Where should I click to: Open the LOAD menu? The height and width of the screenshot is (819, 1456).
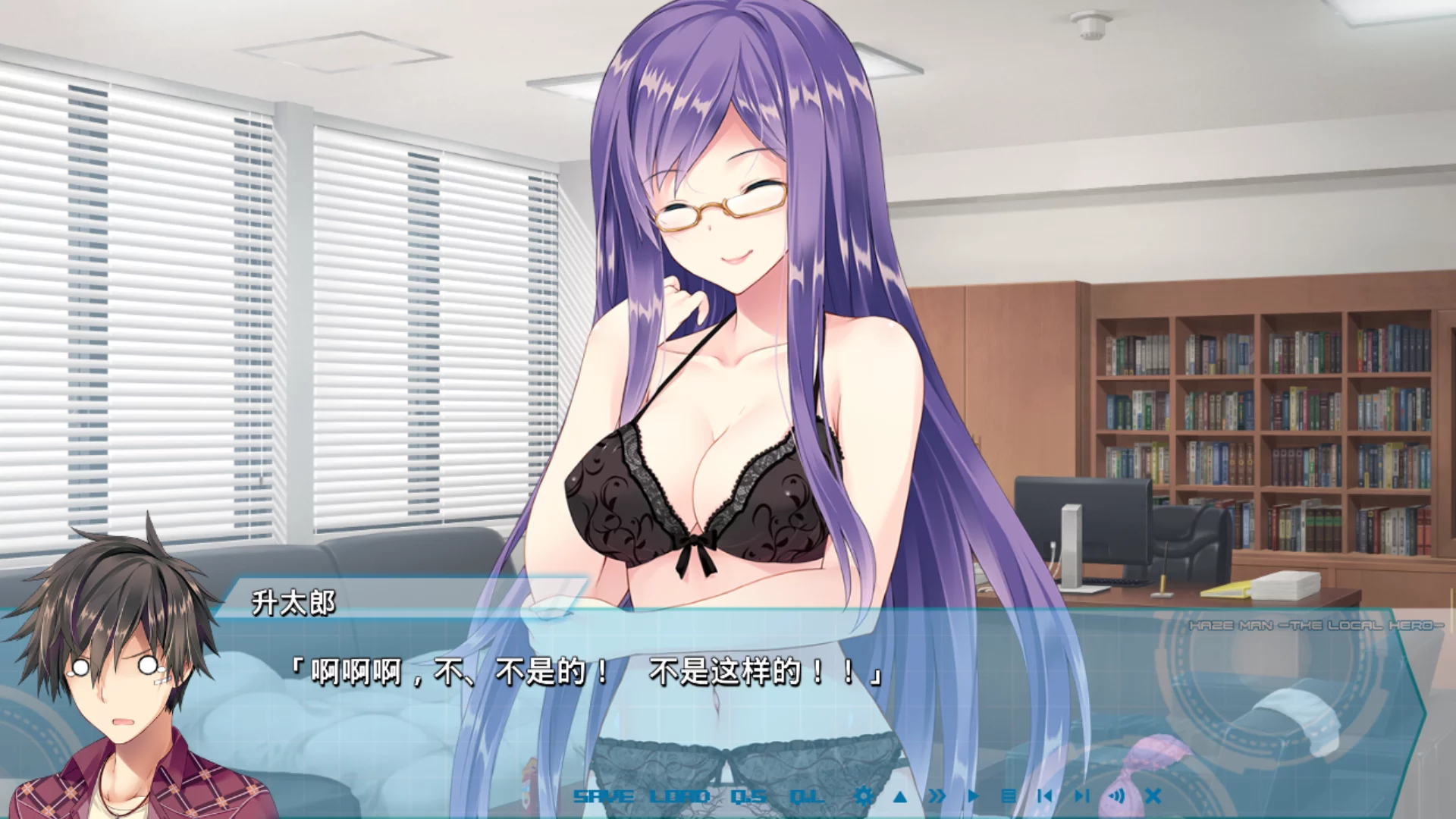point(679,796)
